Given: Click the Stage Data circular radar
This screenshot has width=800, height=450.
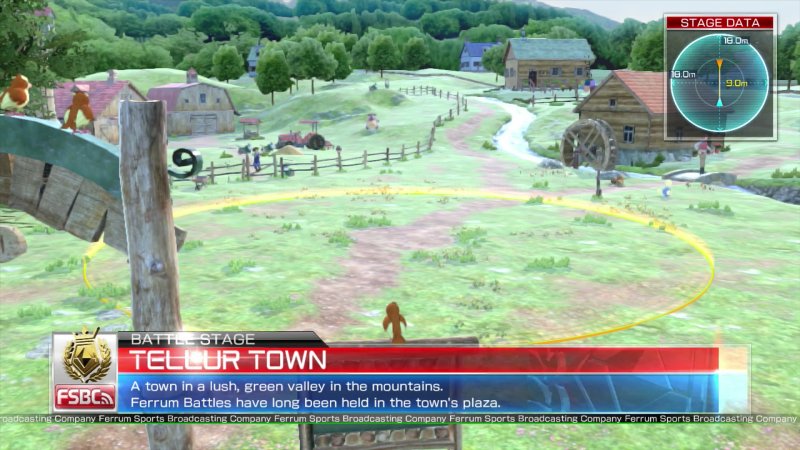Looking at the screenshot, I should [719, 84].
